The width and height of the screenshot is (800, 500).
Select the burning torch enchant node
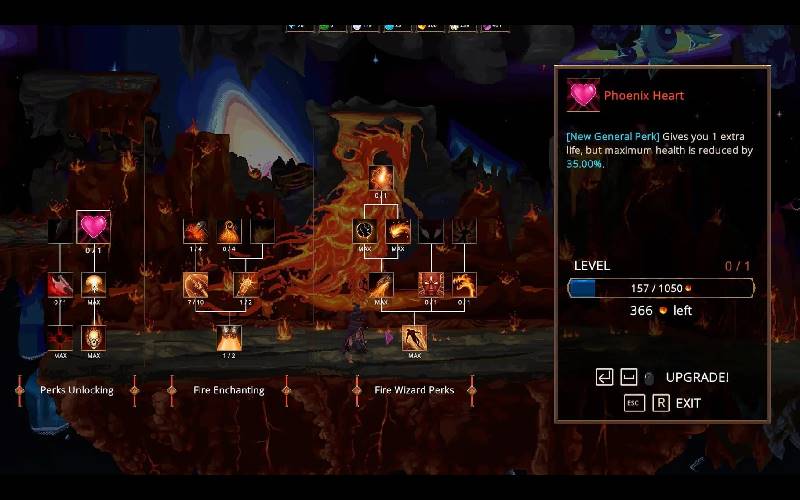[x=246, y=284]
